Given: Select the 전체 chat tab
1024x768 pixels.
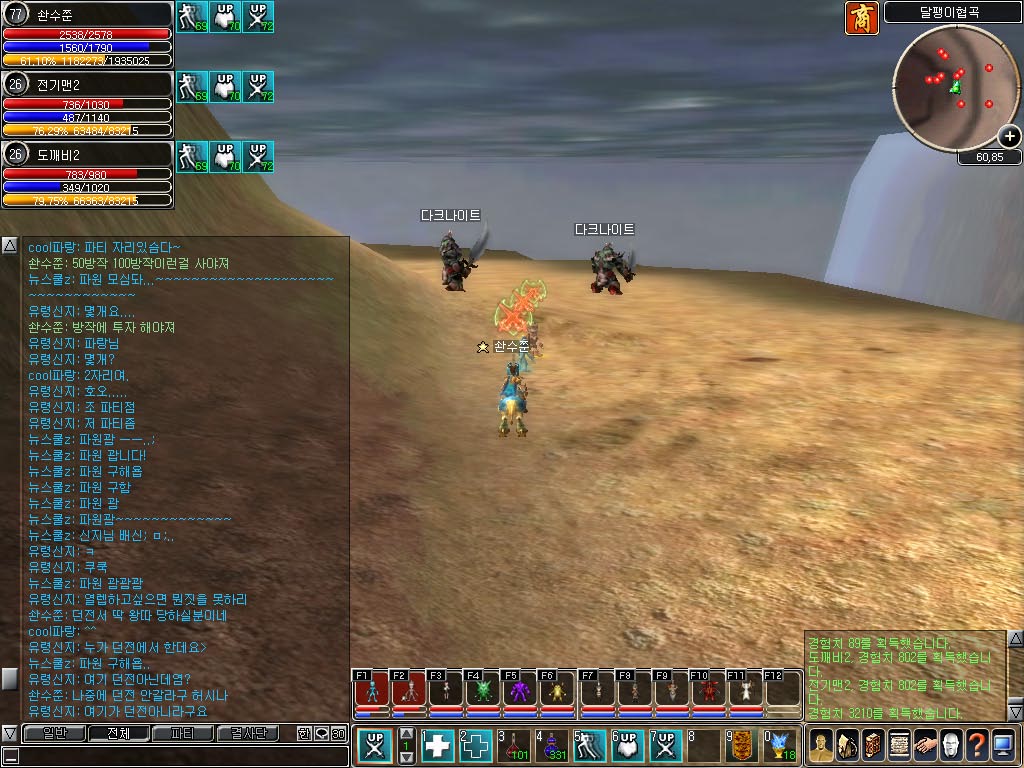Looking at the screenshot, I should (118, 733).
